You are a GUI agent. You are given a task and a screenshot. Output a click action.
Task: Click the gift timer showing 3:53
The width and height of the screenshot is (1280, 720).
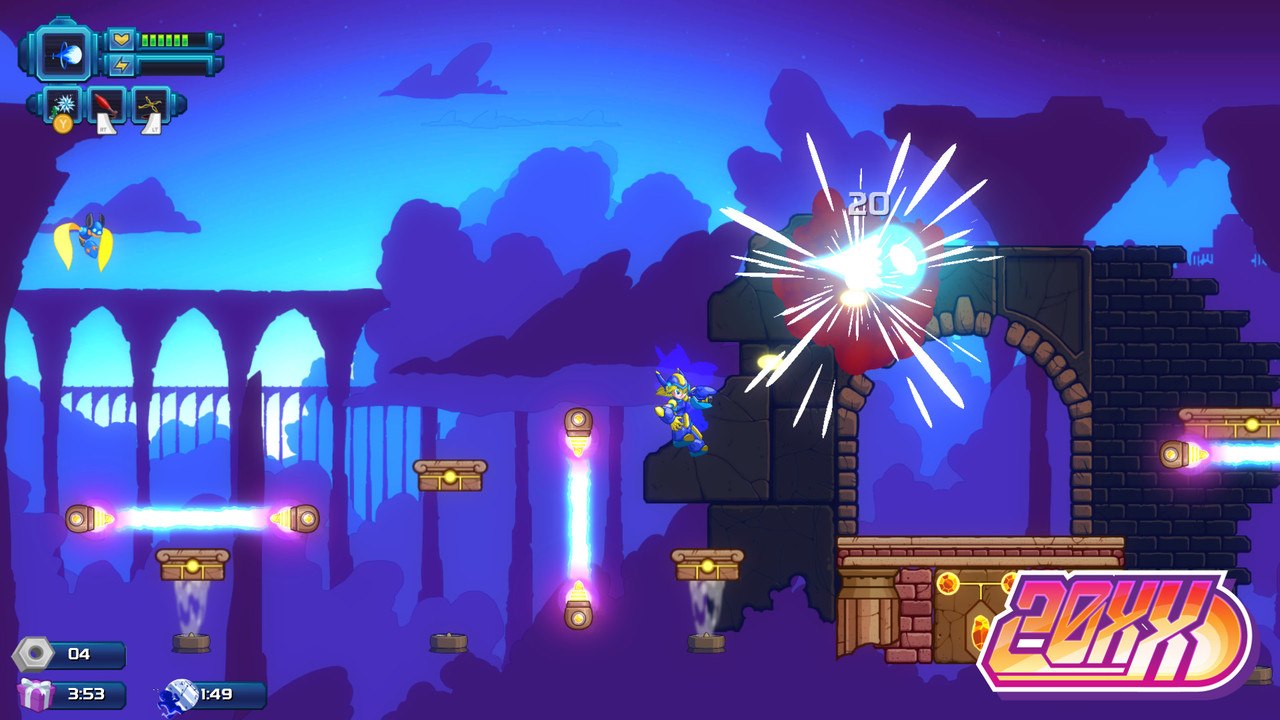click(x=87, y=693)
